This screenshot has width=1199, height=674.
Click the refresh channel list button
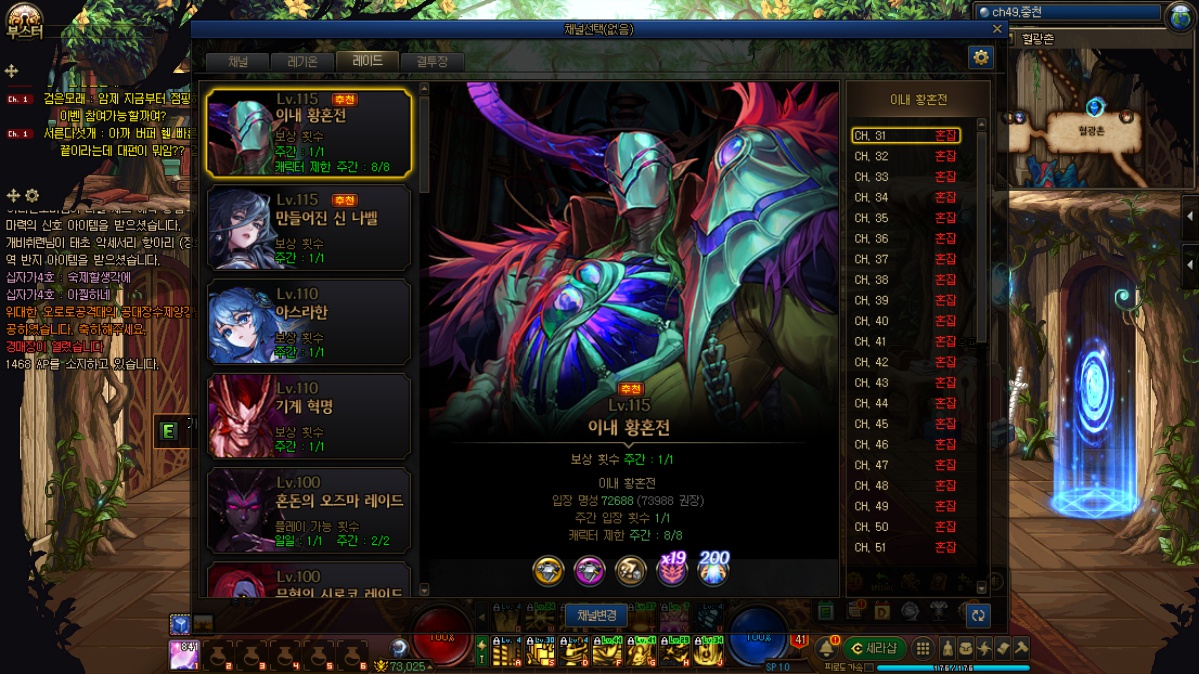978,616
